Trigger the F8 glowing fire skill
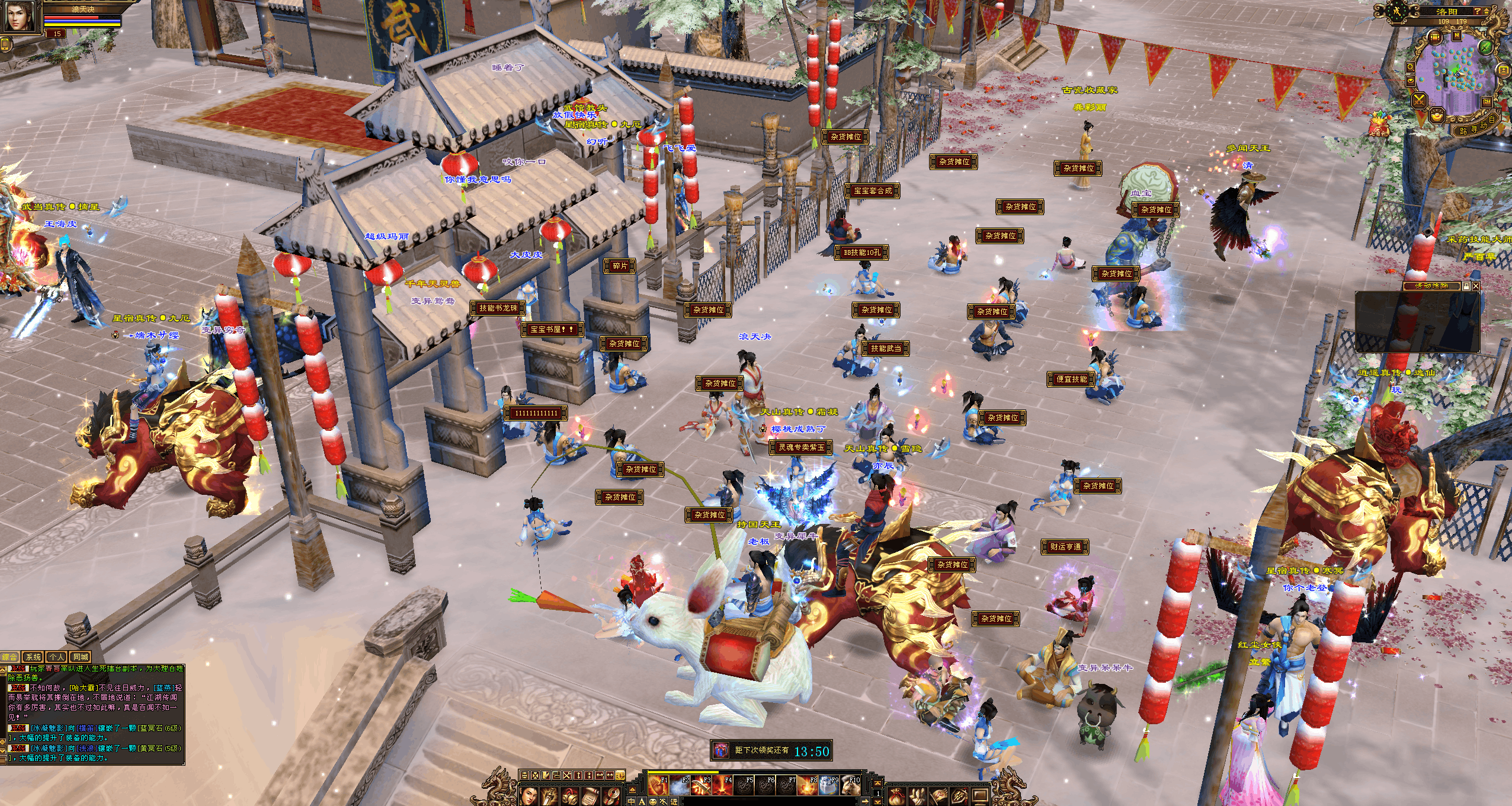Screen dimensions: 1512x806 806,785
